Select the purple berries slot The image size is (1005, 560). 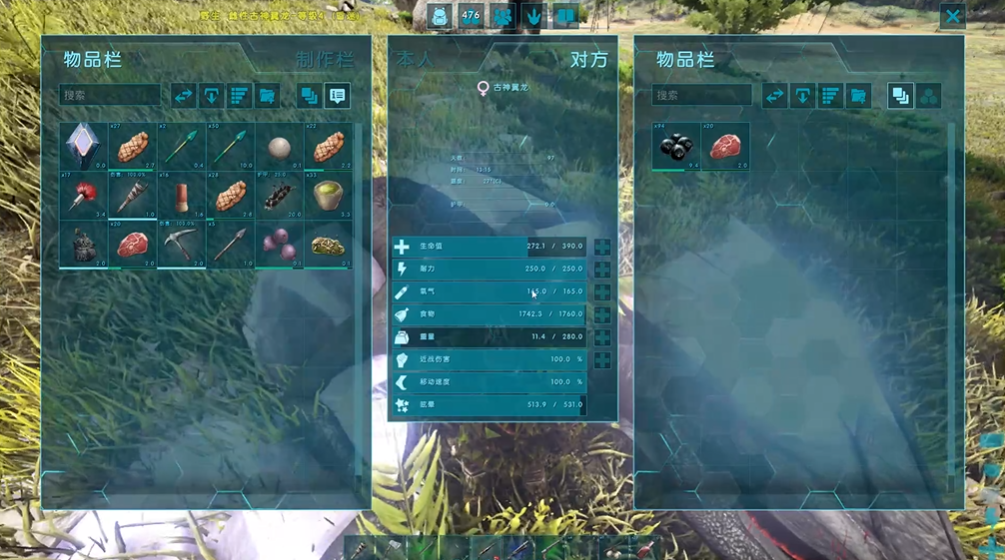(279, 245)
